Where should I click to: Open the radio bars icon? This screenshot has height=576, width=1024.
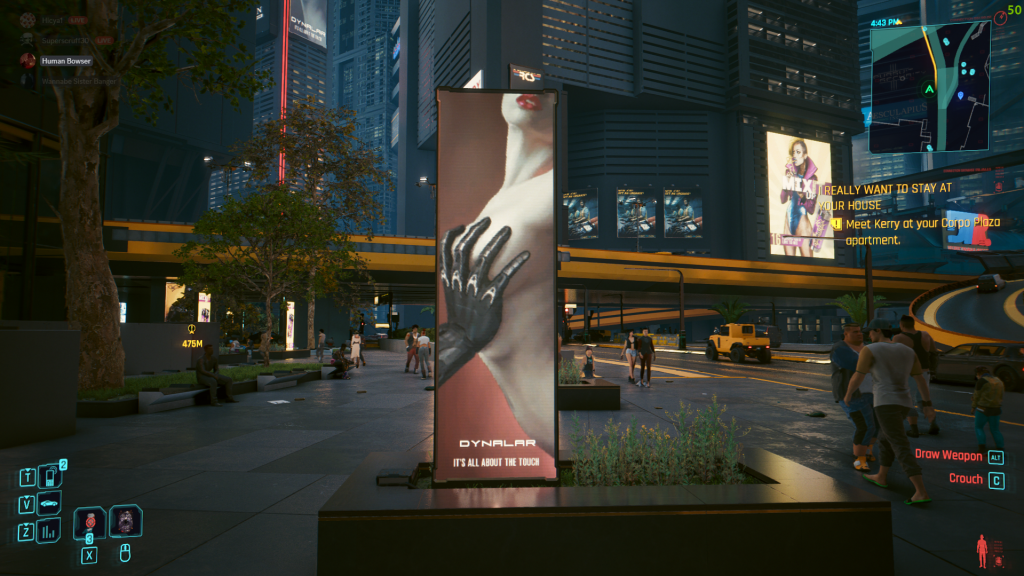[x=49, y=531]
